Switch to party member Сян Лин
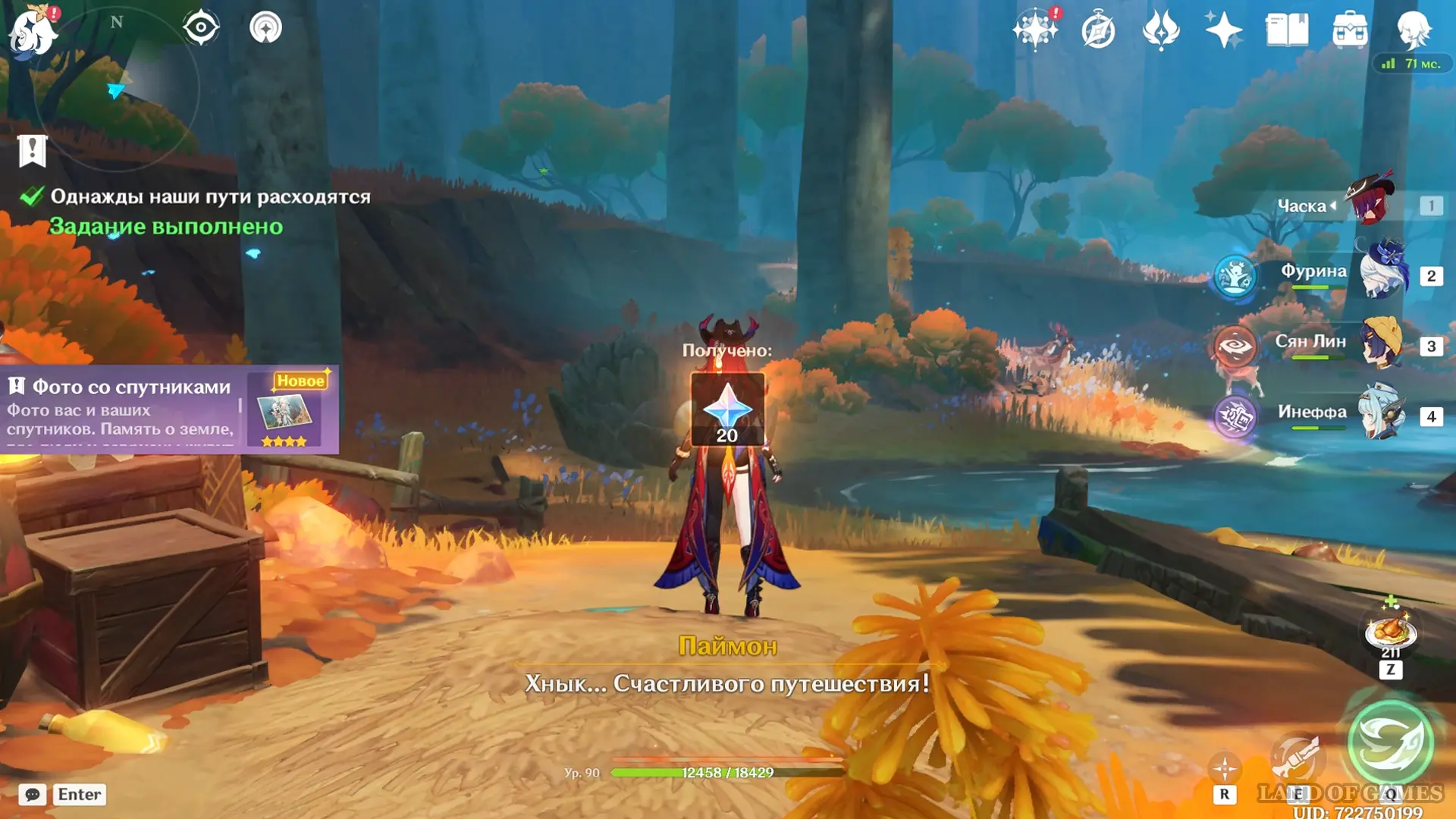Image resolution: width=1456 pixels, height=819 pixels. click(x=1382, y=345)
